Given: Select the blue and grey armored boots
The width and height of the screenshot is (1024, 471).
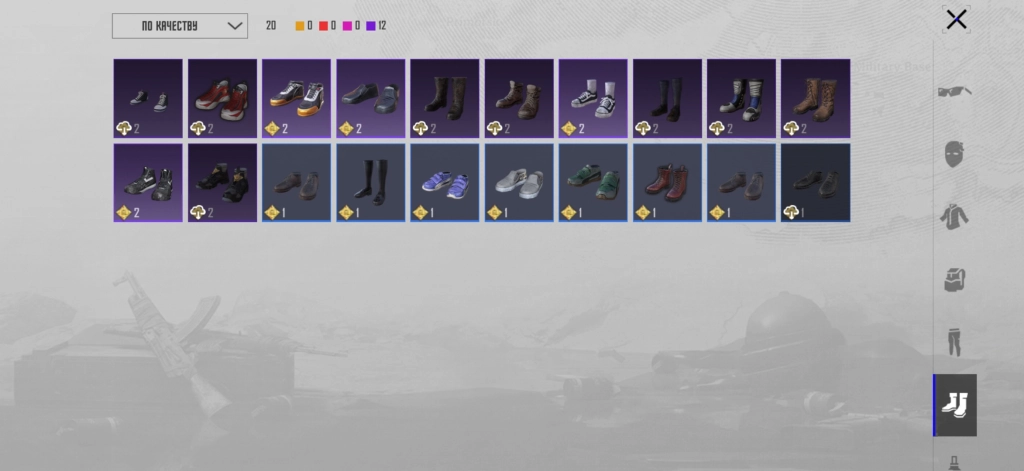Looking at the screenshot, I should point(741,98).
